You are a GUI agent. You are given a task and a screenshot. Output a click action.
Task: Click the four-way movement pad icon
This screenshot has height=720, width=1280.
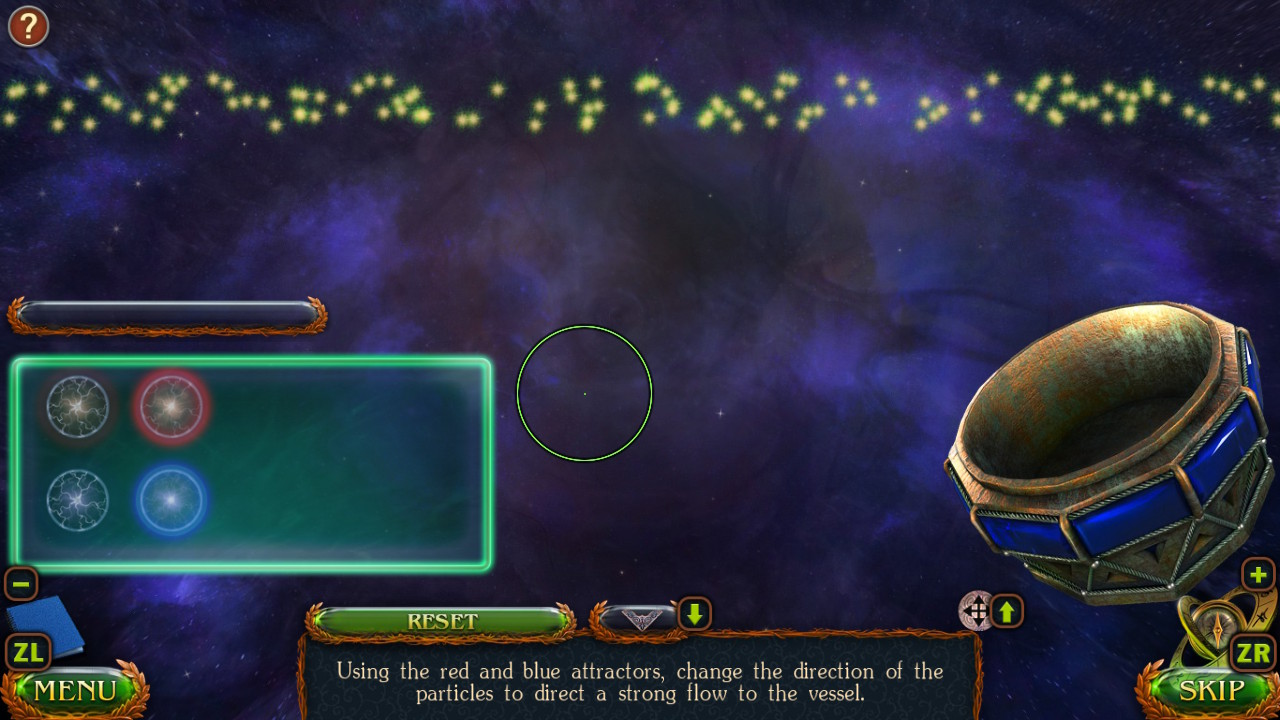(975, 611)
